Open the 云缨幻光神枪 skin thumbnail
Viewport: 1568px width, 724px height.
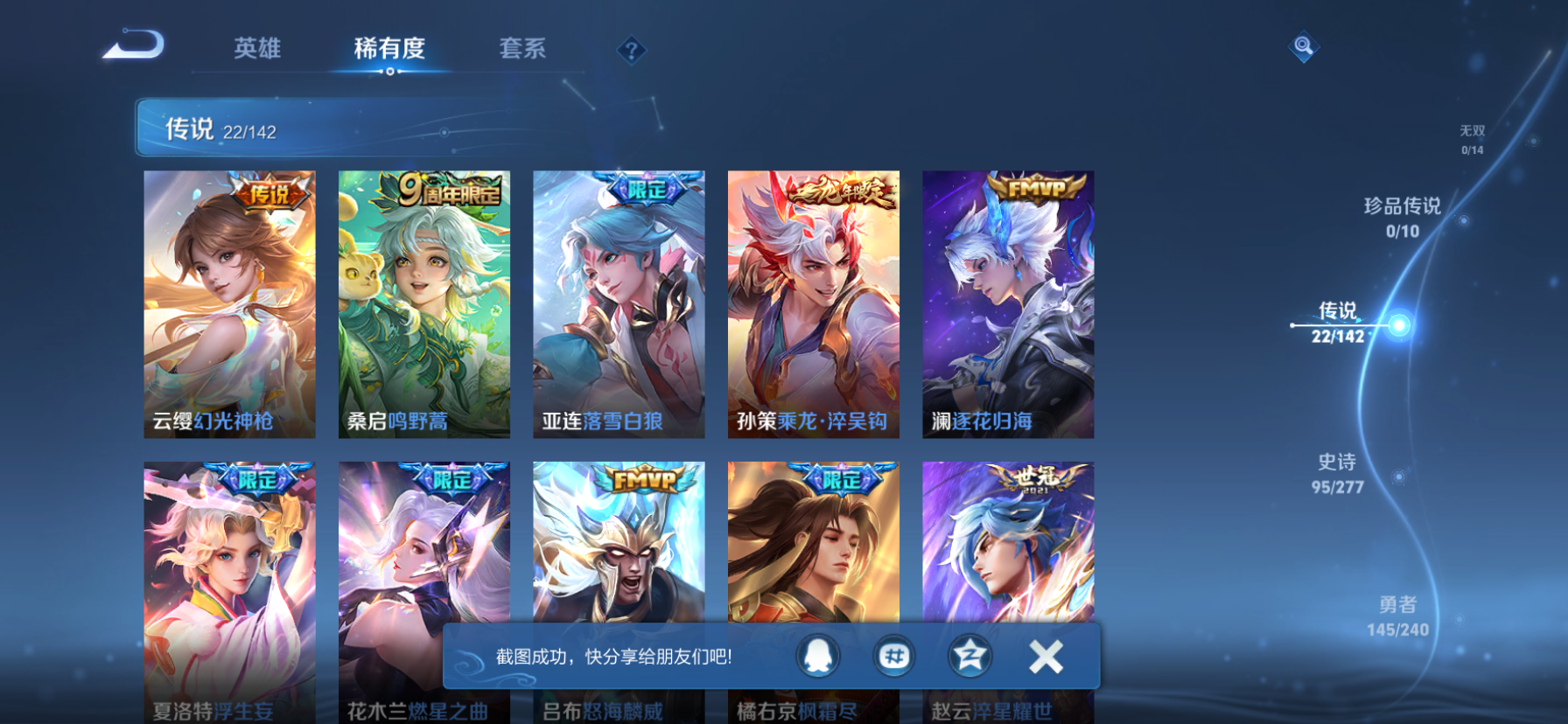(x=228, y=302)
